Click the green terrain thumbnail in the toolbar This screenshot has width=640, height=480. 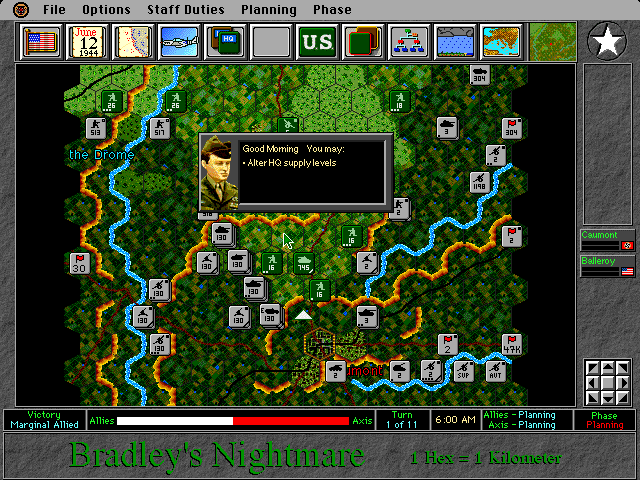point(552,42)
